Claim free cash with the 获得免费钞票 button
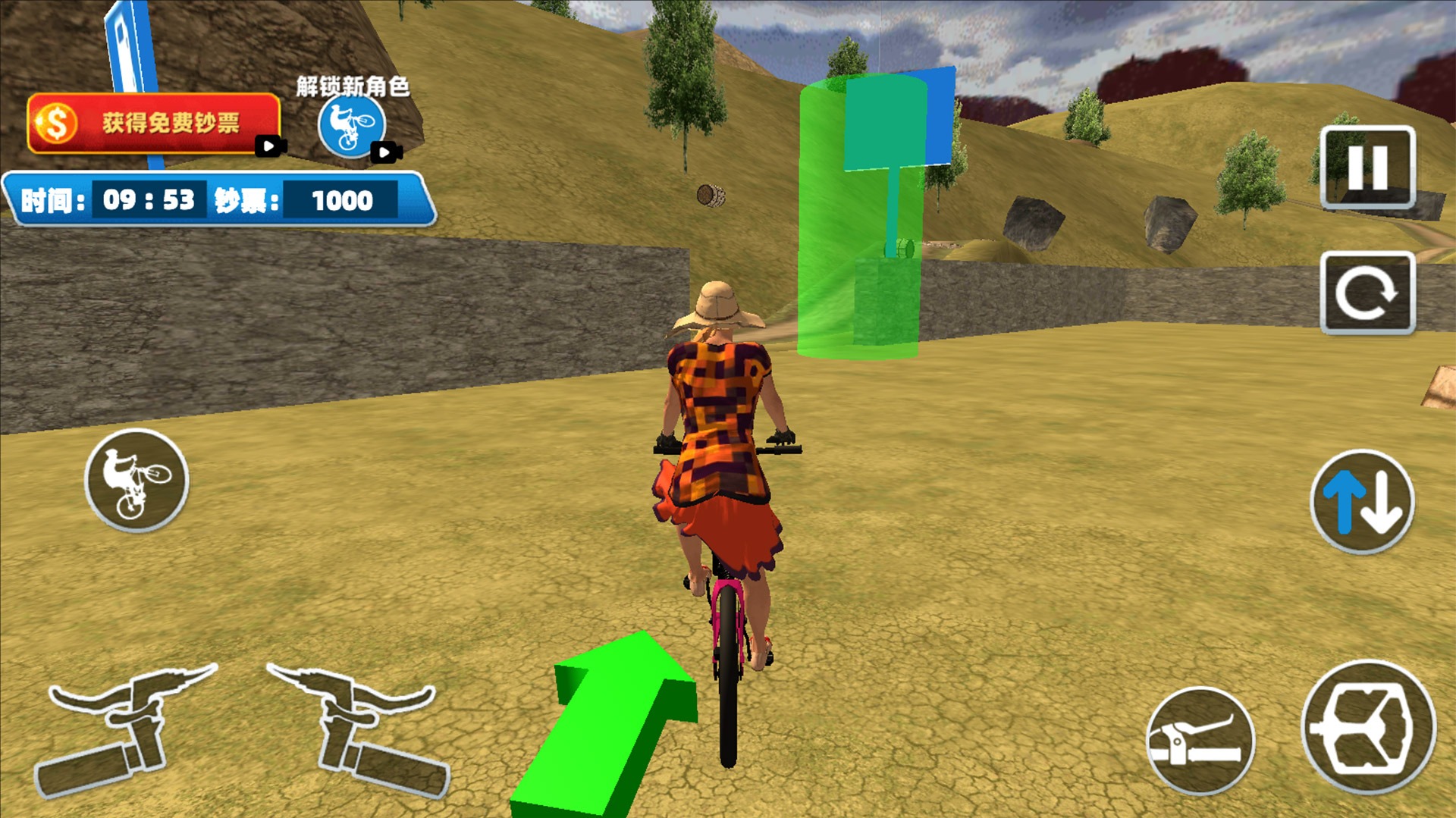Screen dimensions: 1456x818 point(154,123)
